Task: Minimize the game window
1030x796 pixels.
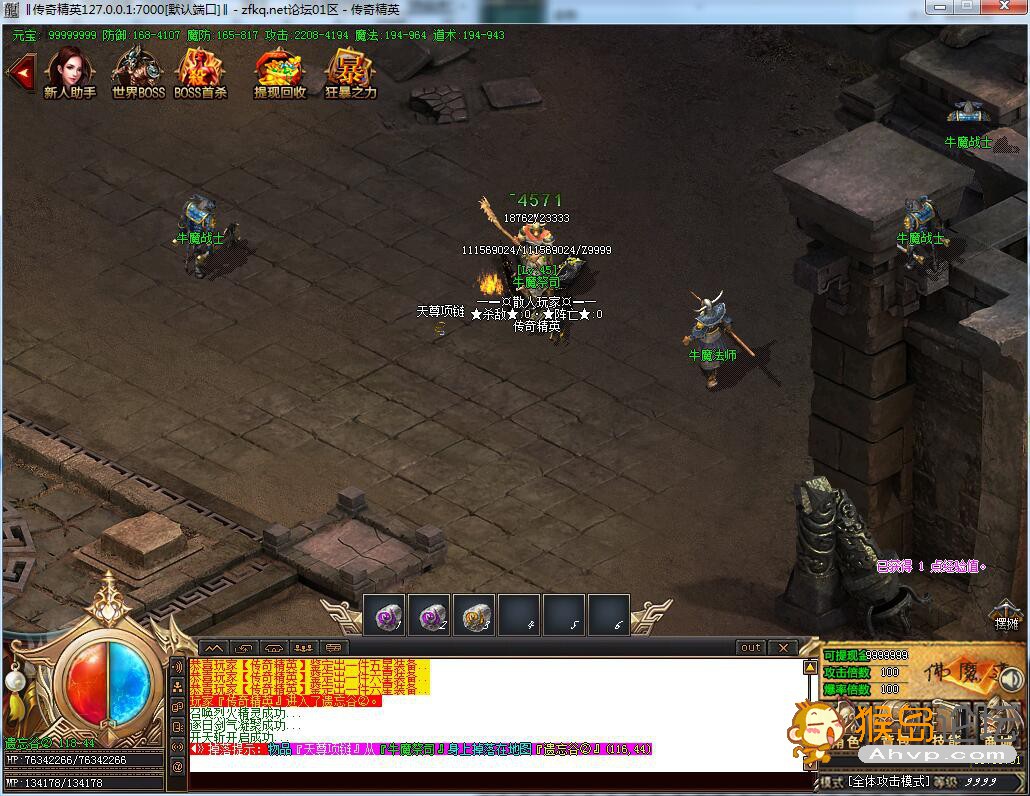Action: point(938,8)
